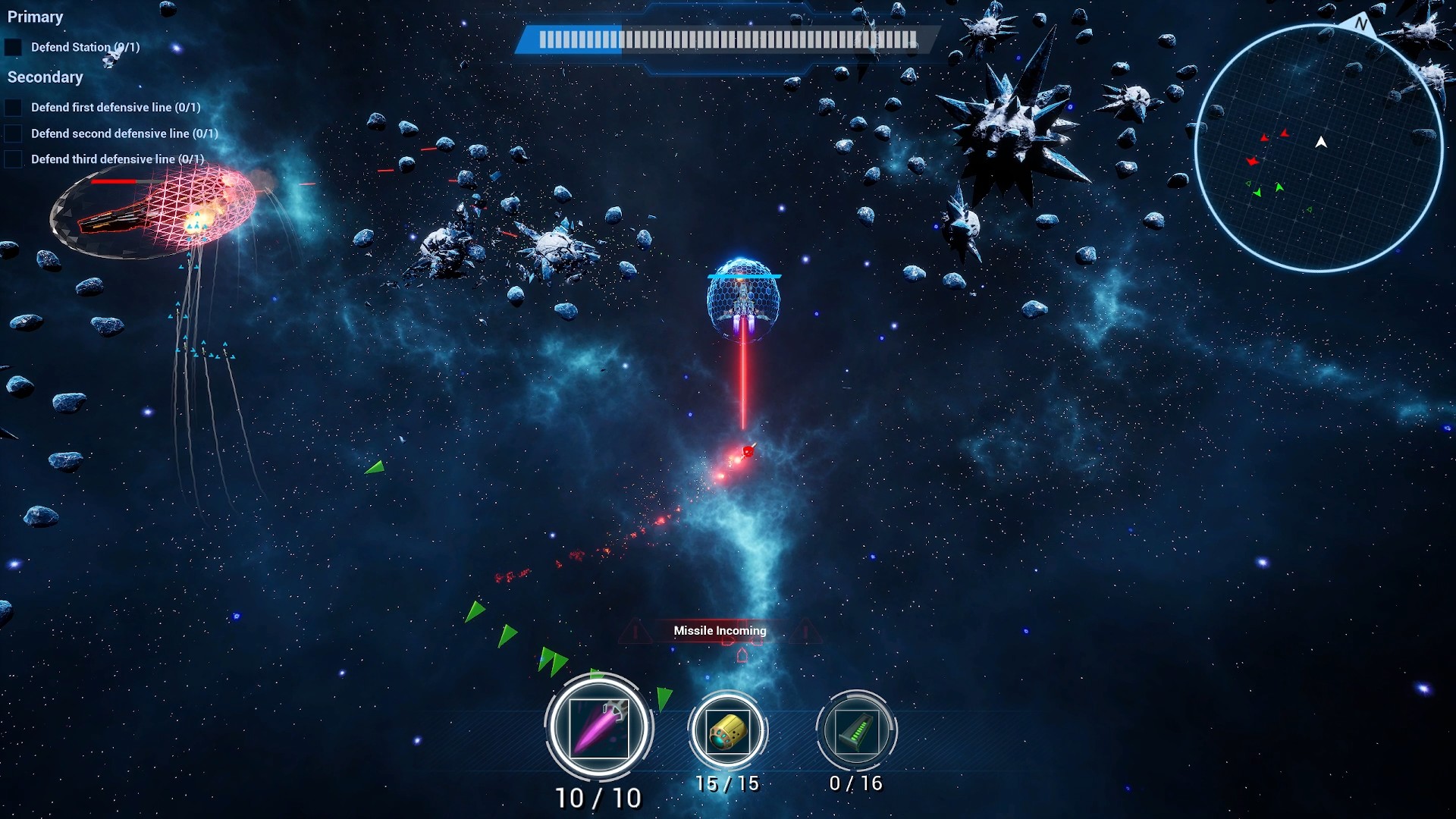Select the pink missile weapon slot
This screenshot has width=1456, height=819.
(598, 728)
